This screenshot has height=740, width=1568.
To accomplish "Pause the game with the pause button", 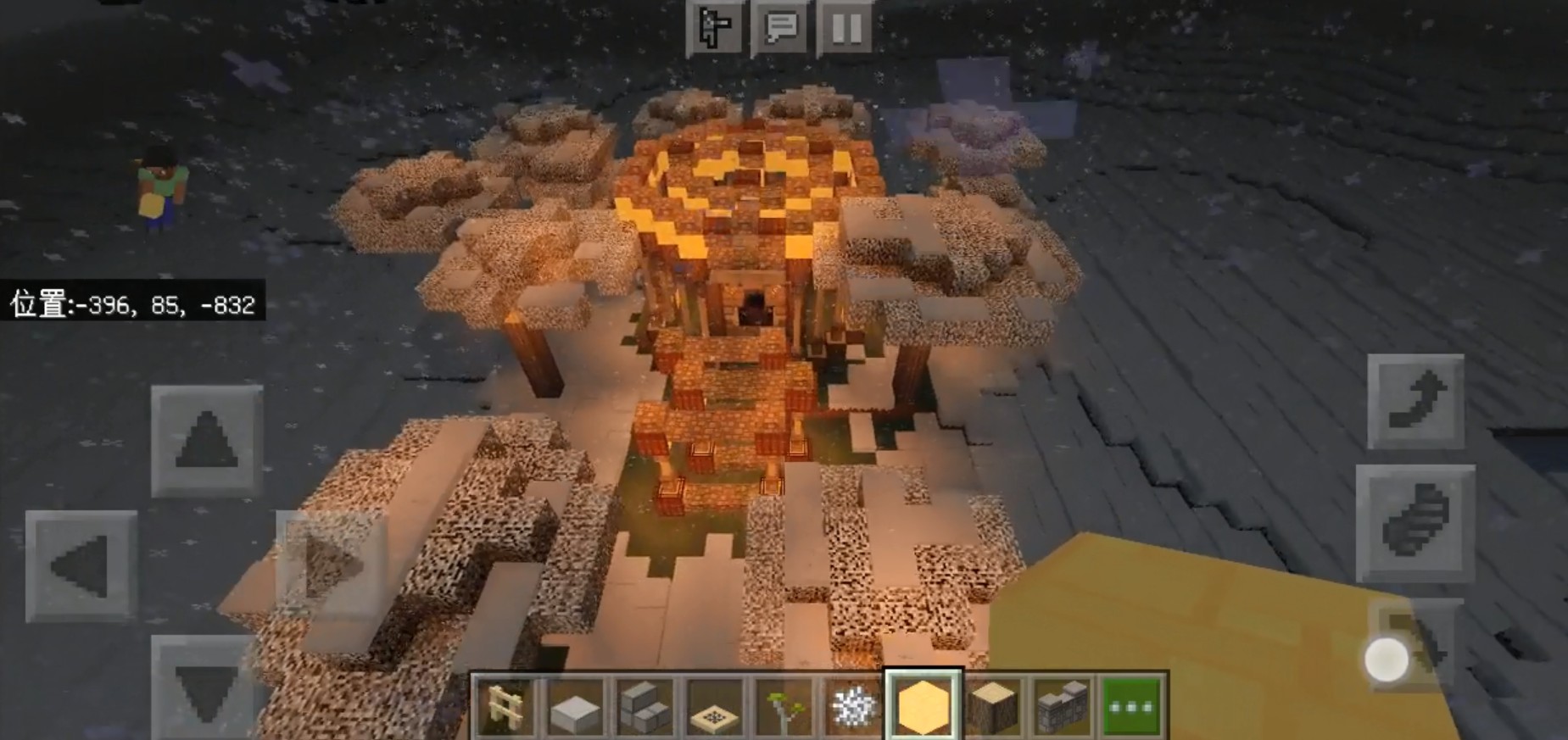I will [846, 27].
